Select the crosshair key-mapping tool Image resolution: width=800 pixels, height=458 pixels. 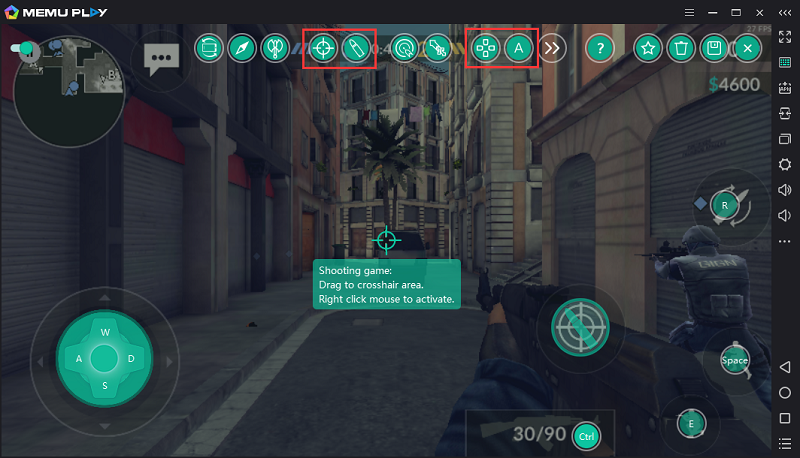(x=322, y=47)
